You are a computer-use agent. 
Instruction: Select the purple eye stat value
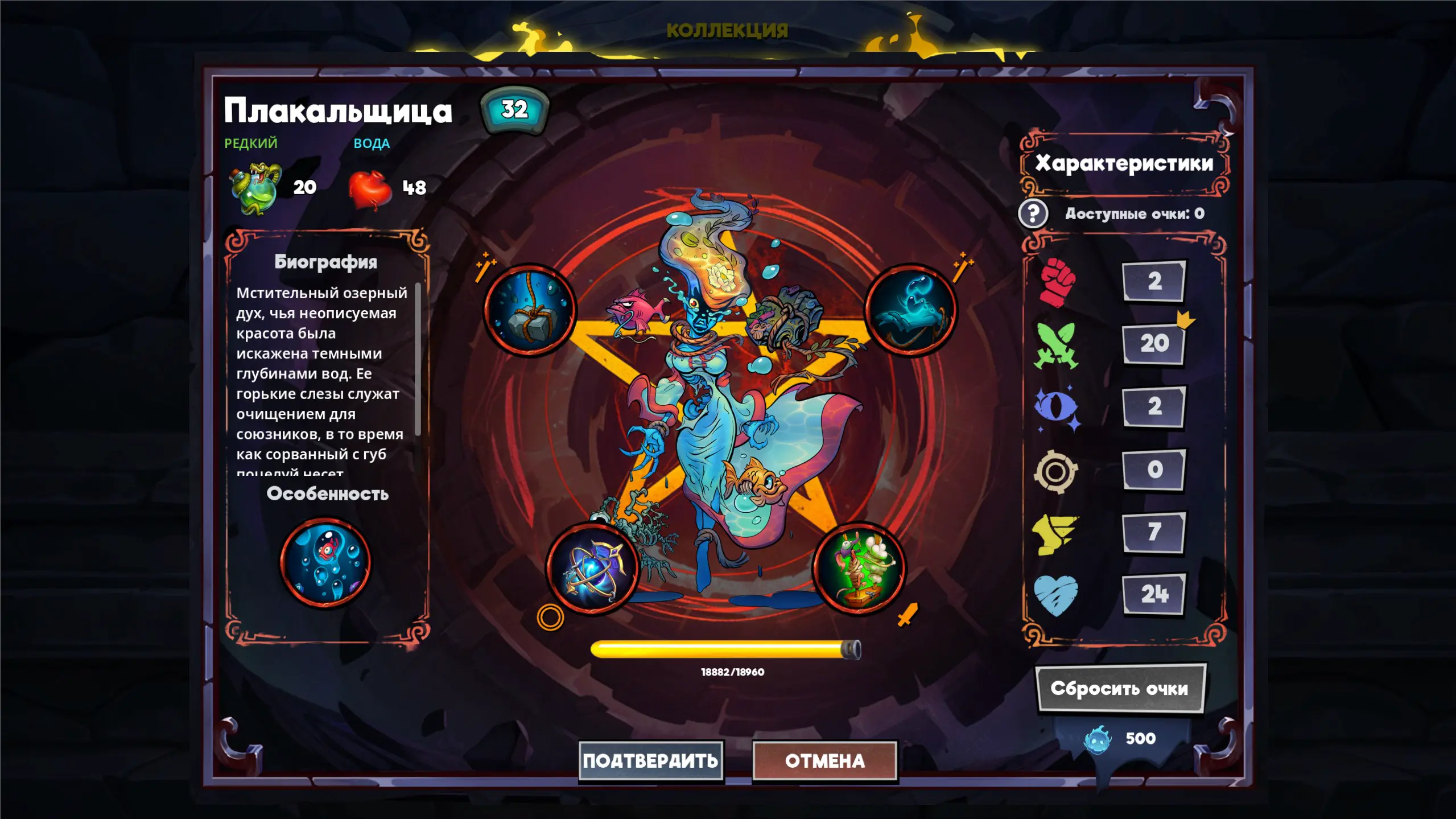[x=1154, y=406]
